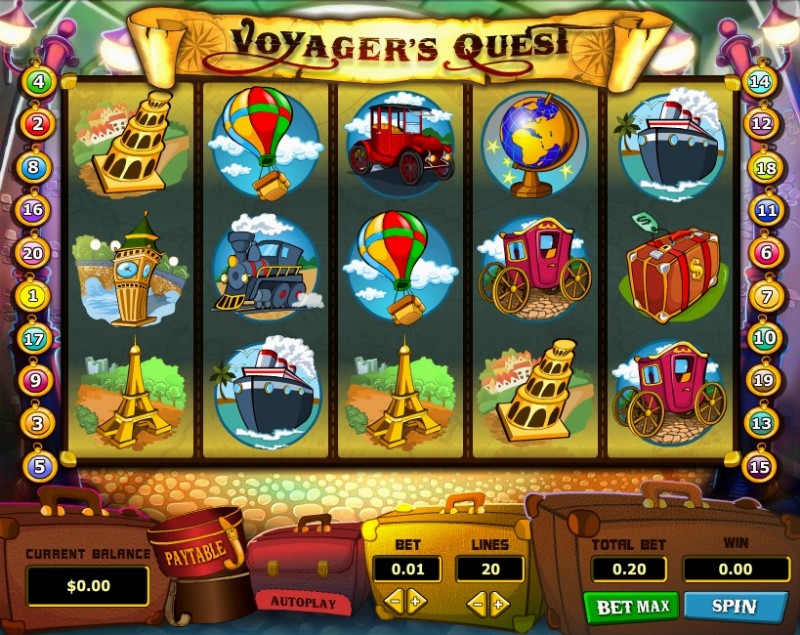The height and width of the screenshot is (635, 800).
Task: Add more lines with the plus button
Action: coord(499,602)
